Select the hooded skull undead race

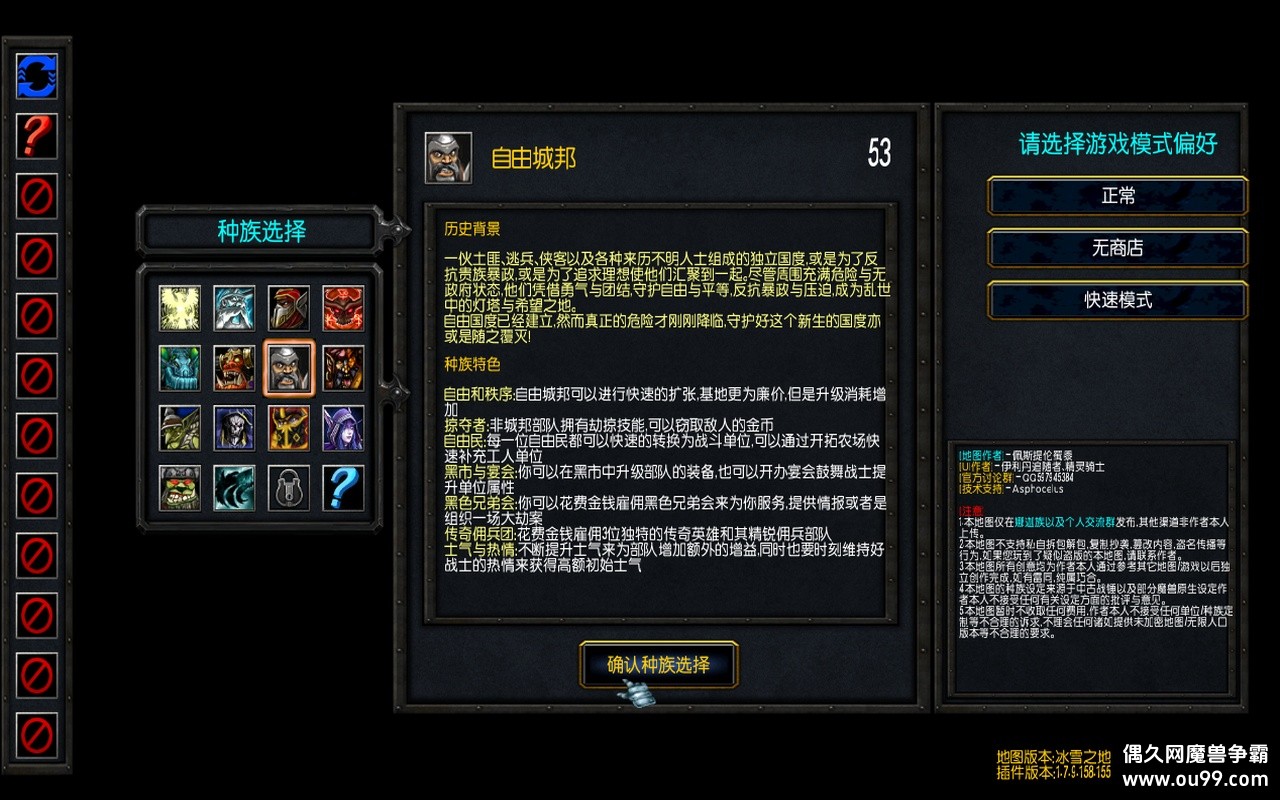point(234,428)
